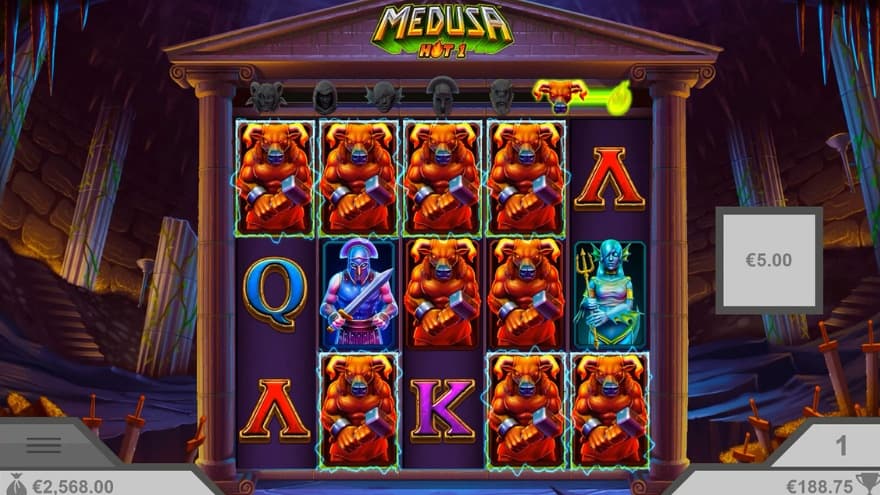The height and width of the screenshot is (495, 880).
Task: Click the €5.00 bet button
Action: tap(768, 260)
